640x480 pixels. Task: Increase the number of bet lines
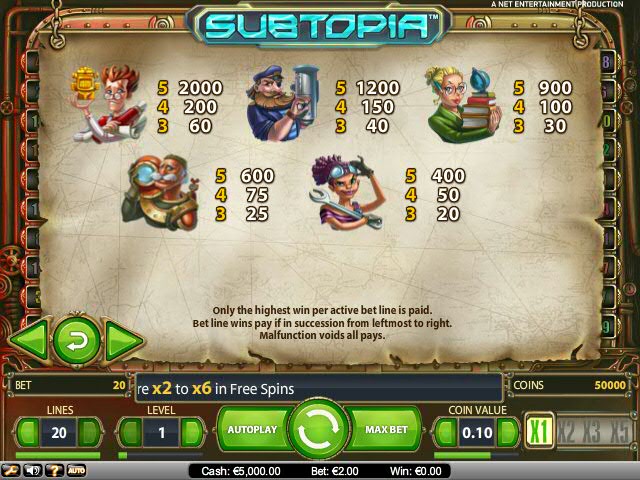pos(89,432)
